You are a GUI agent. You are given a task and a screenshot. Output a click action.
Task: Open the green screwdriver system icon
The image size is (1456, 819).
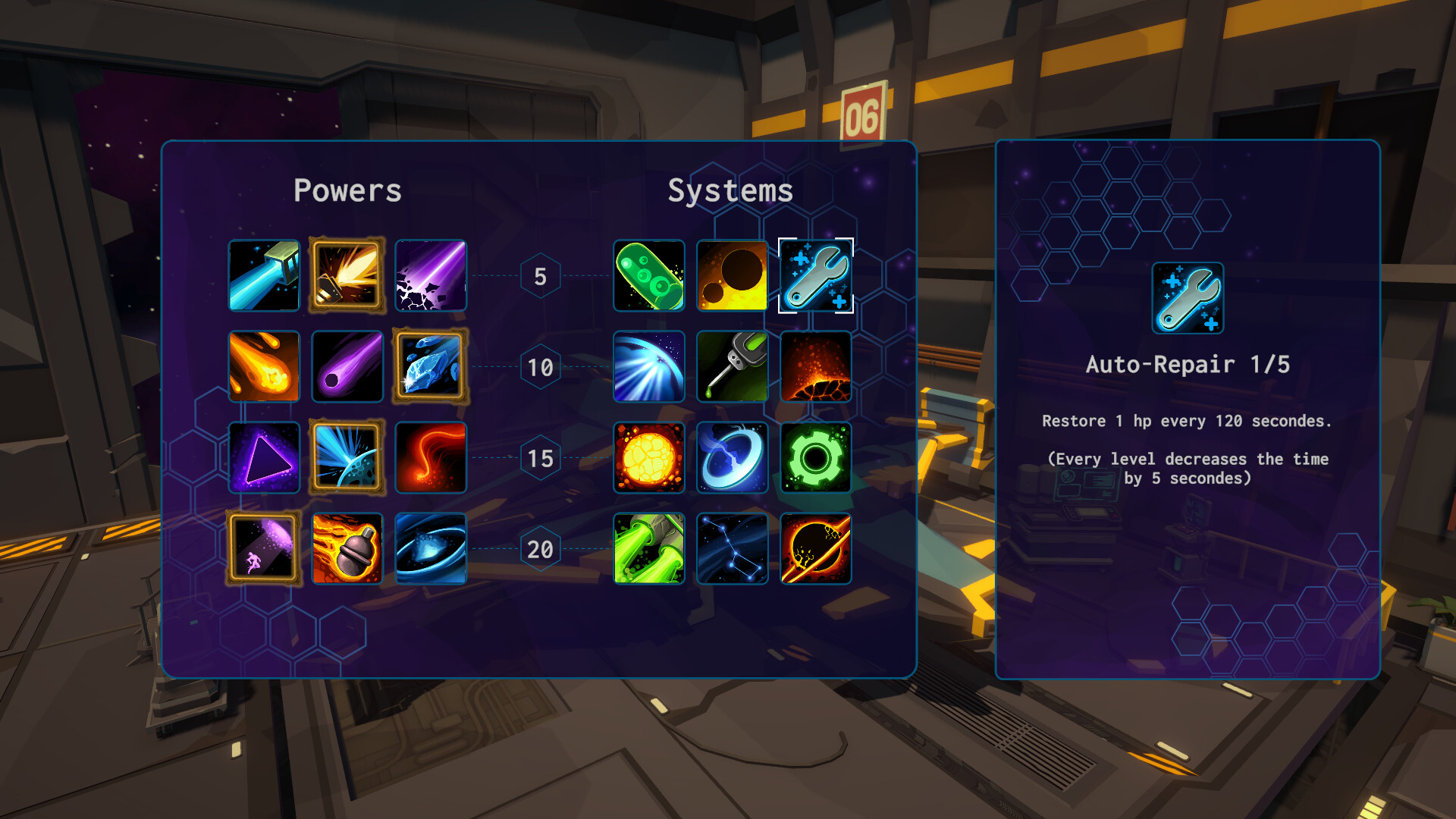[x=732, y=367]
